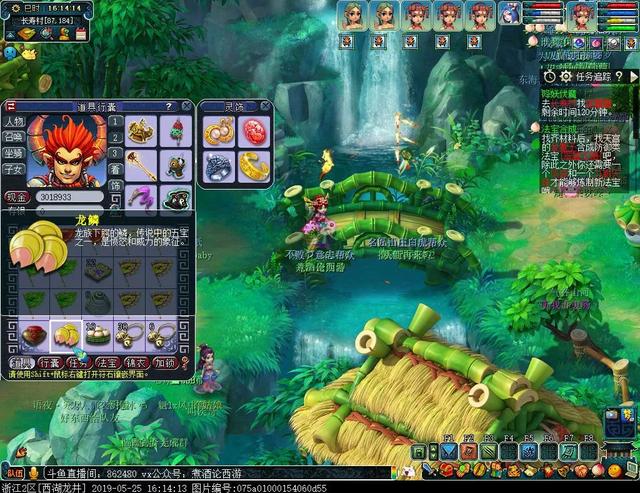Close the 道具行囊 inventory window
This screenshot has width=640, height=493.
[187, 105]
